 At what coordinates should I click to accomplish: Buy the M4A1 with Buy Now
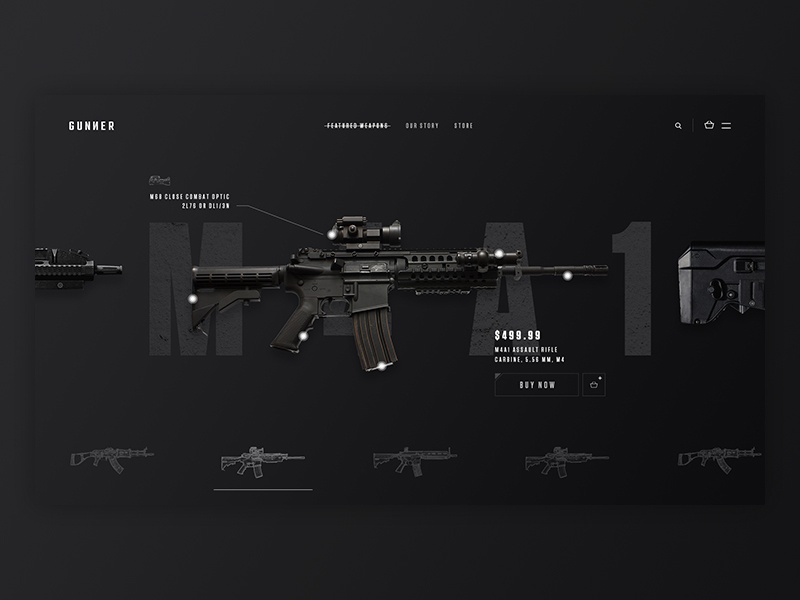point(536,385)
